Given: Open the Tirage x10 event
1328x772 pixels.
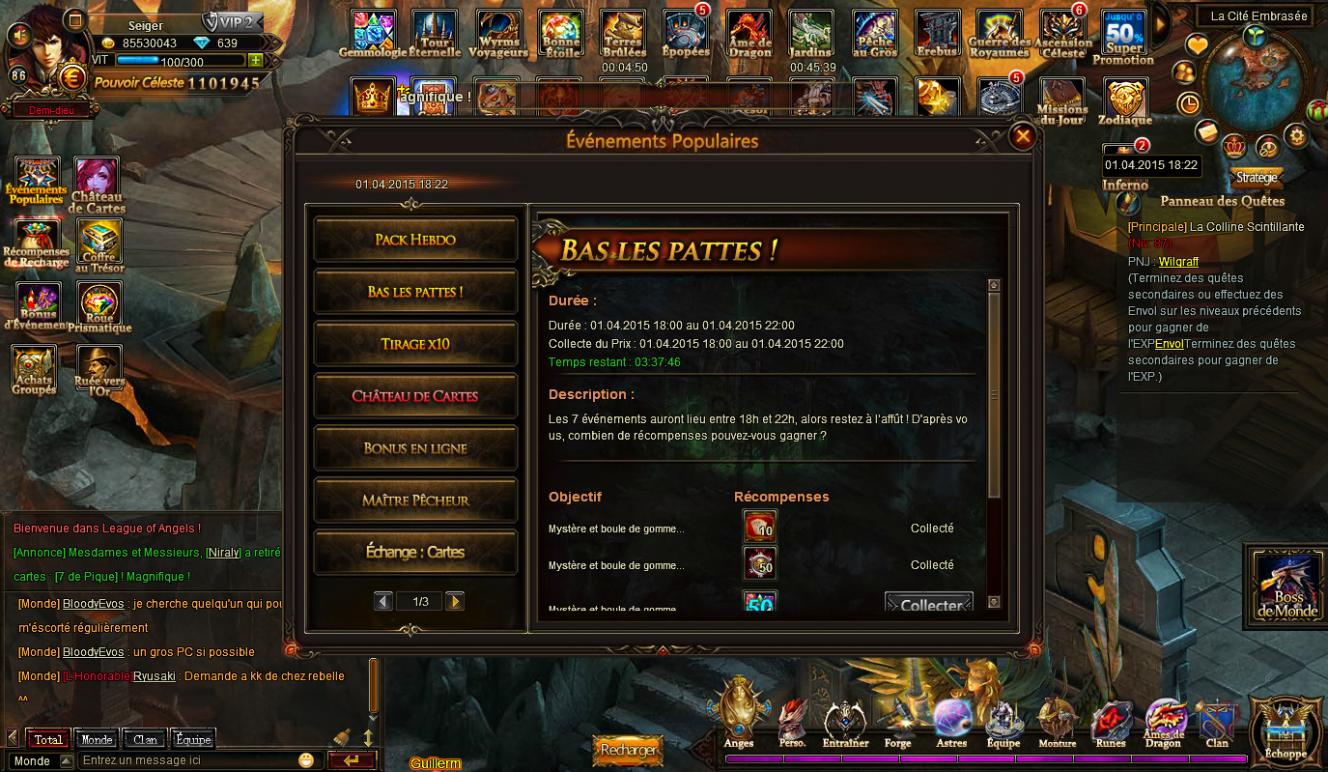Looking at the screenshot, I should [x=415, y=344].
